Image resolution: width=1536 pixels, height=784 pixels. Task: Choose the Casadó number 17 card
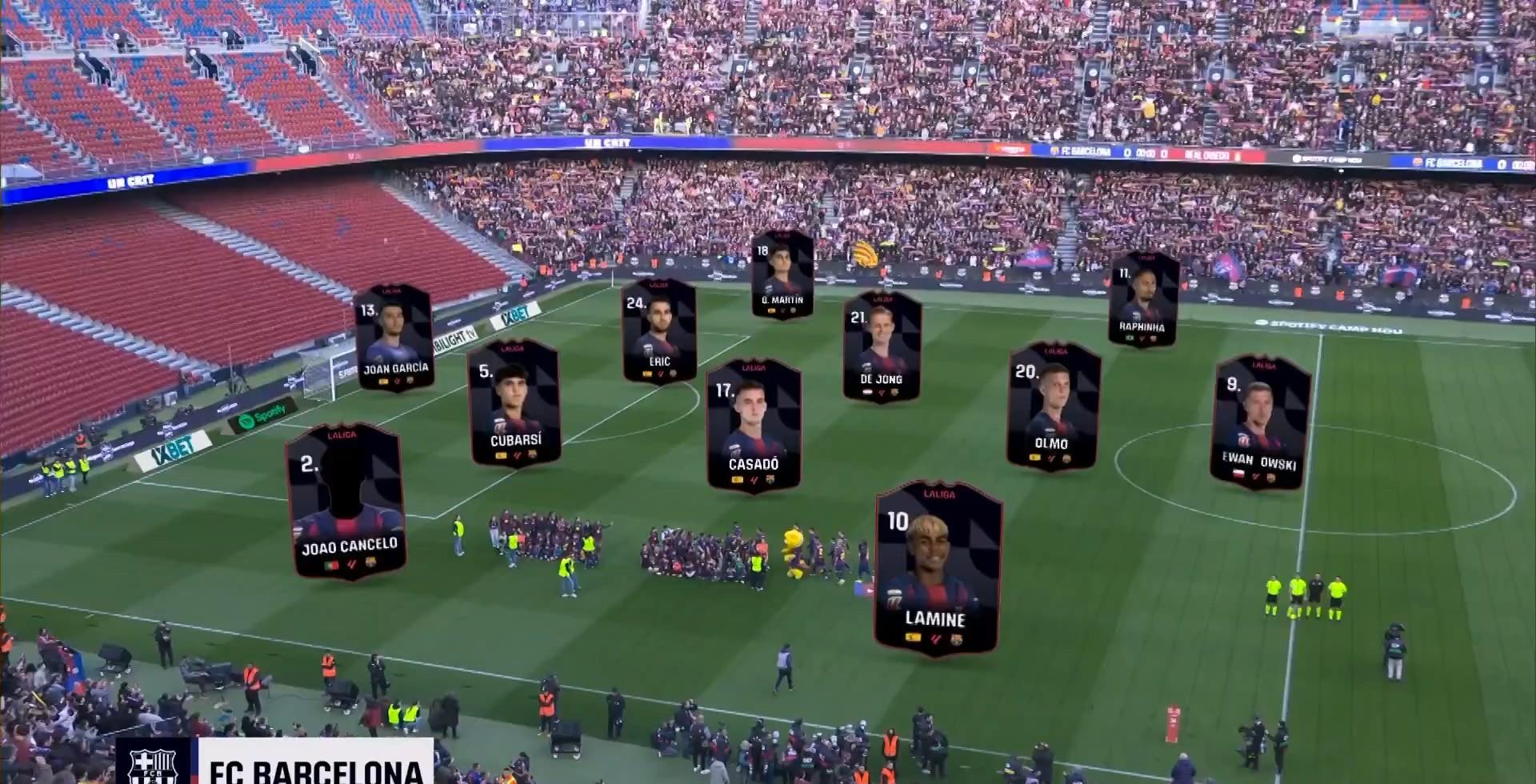coord(754,426)
